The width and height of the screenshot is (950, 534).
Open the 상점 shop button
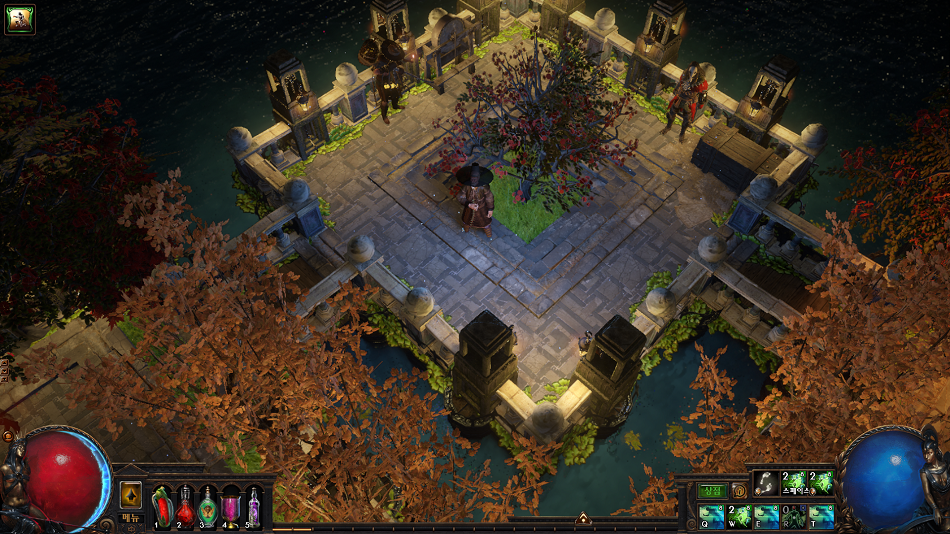[x=712, y=491]
